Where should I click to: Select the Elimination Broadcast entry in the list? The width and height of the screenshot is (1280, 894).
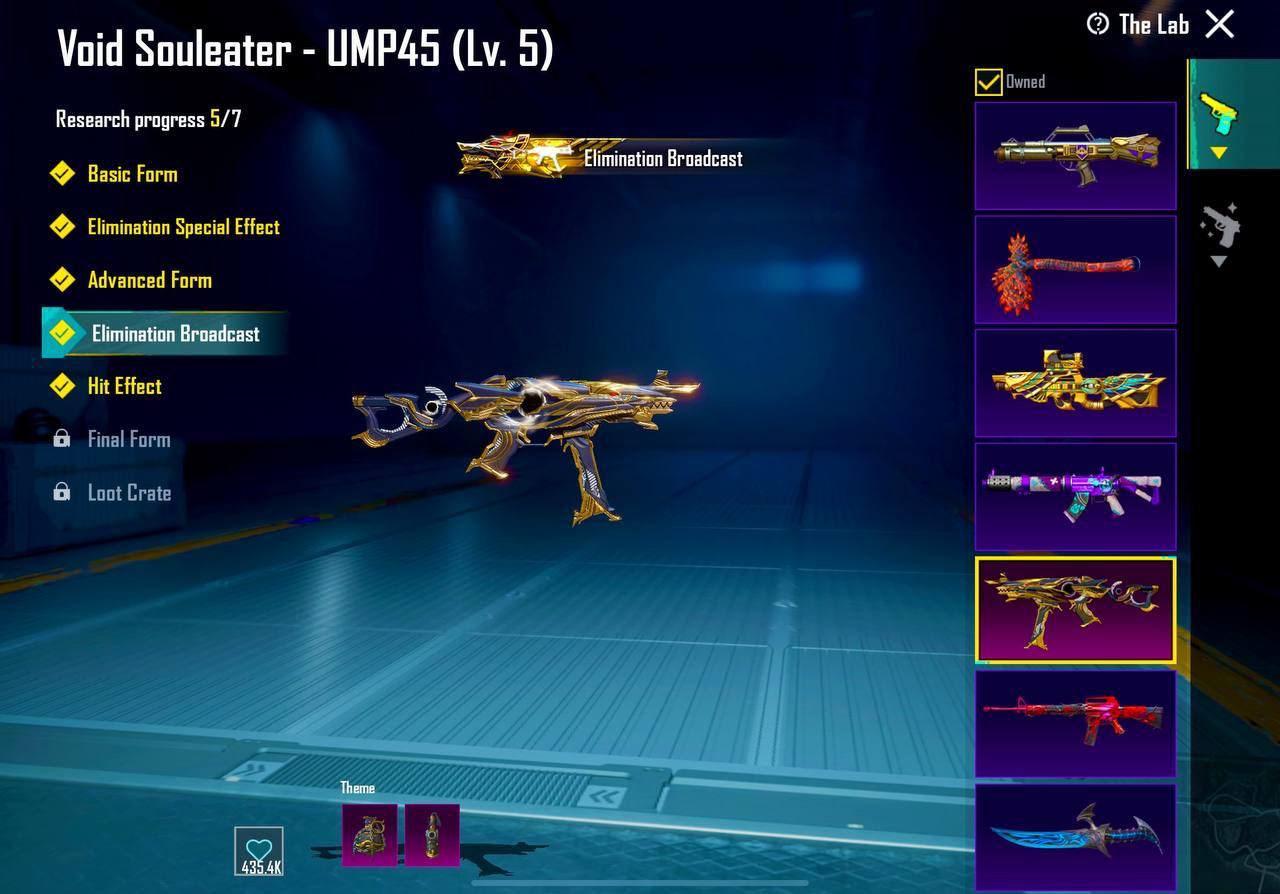tap(175, 334)
